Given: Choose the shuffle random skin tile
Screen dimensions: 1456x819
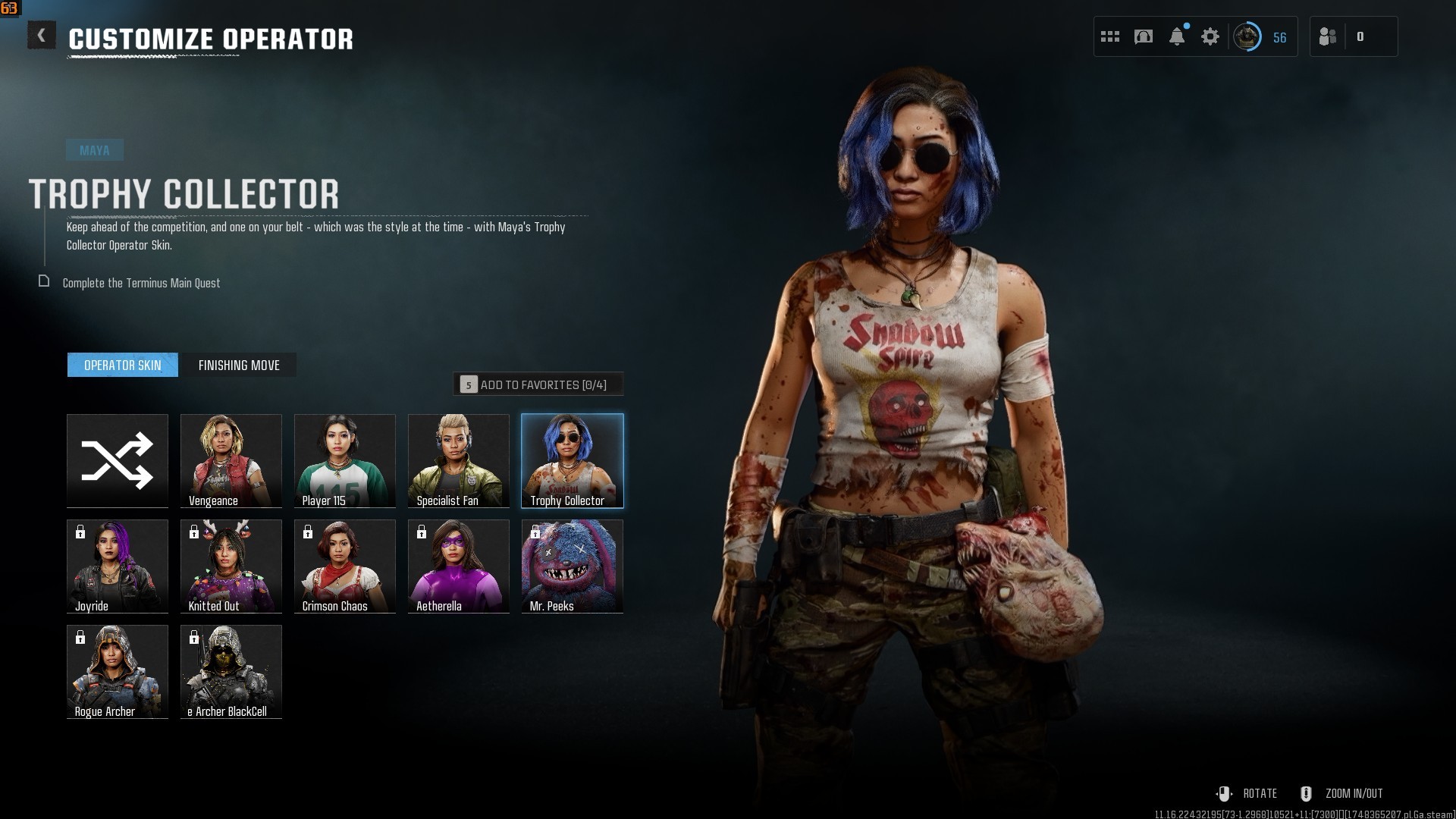Looking at the screenshot, I should pos(118,460).
